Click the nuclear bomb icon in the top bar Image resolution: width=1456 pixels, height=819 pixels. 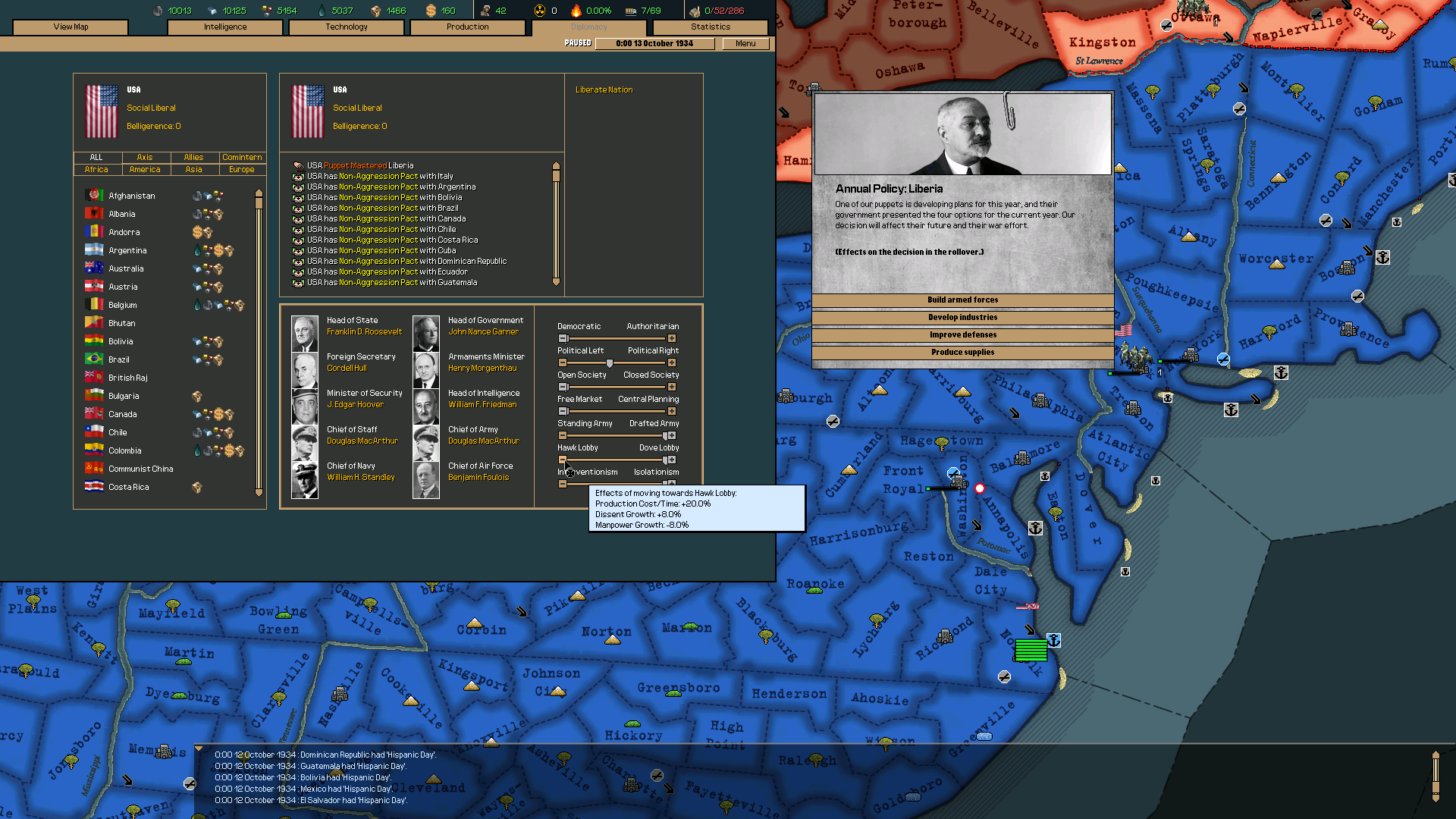540,11
